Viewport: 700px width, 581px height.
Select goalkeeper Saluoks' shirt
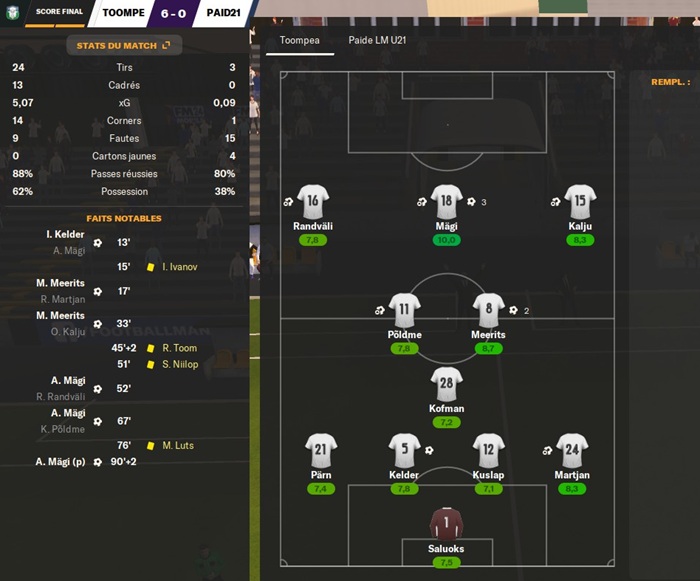pyautogui.click(x=446, y=523)
